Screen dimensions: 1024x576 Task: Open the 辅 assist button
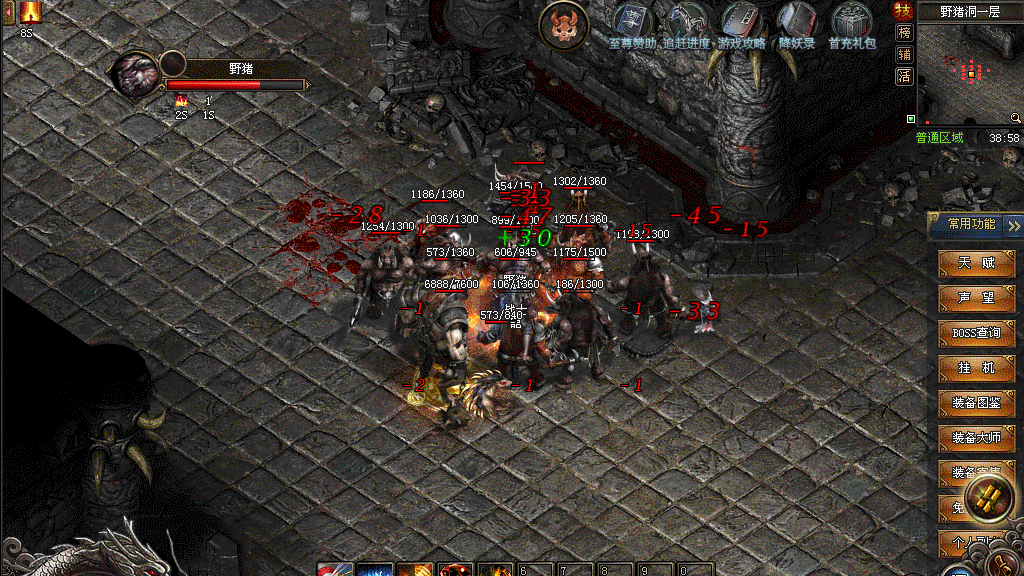[904, 54]
